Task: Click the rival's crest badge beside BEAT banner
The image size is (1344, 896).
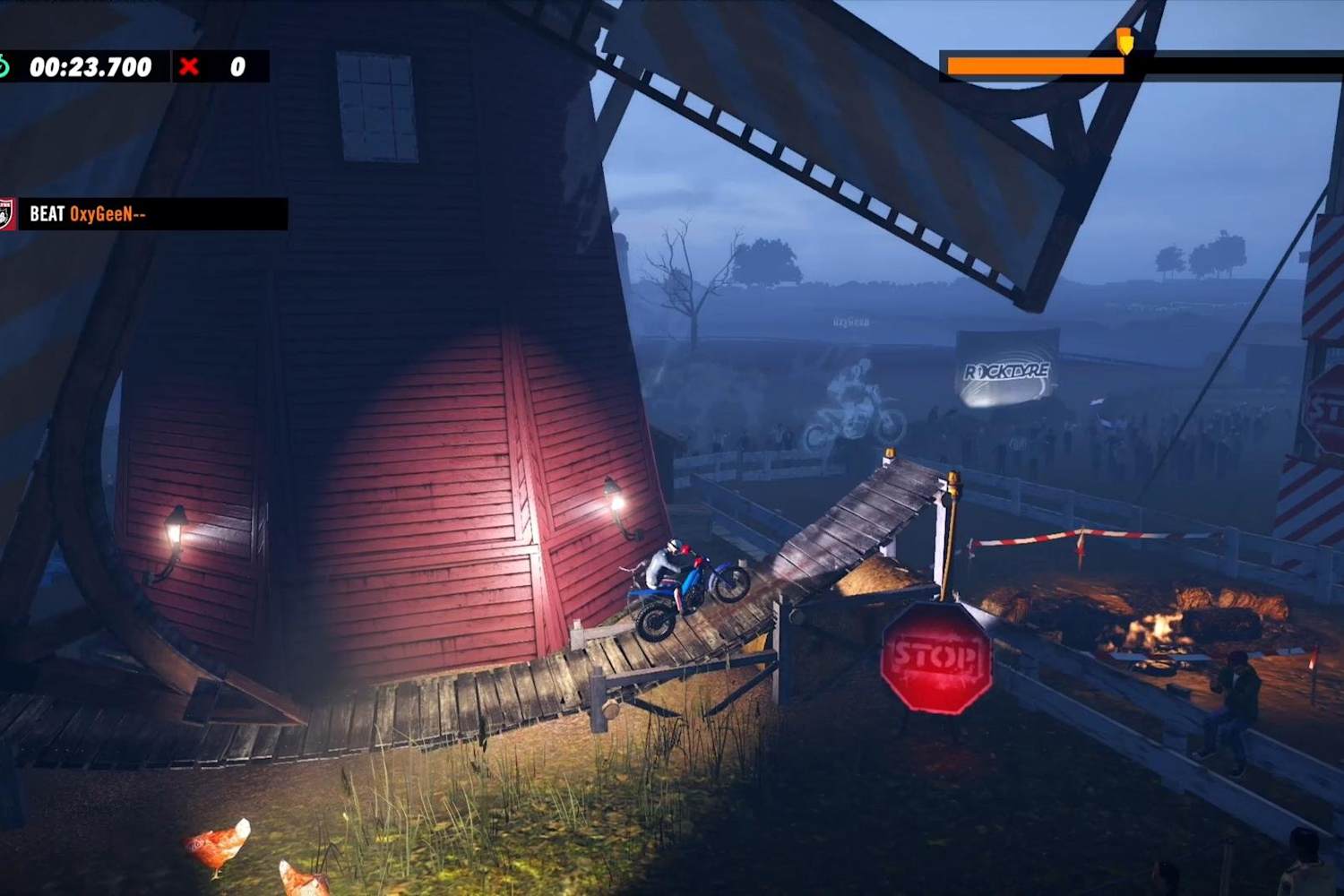Action: pyautogui.click(x=7, y=212)
